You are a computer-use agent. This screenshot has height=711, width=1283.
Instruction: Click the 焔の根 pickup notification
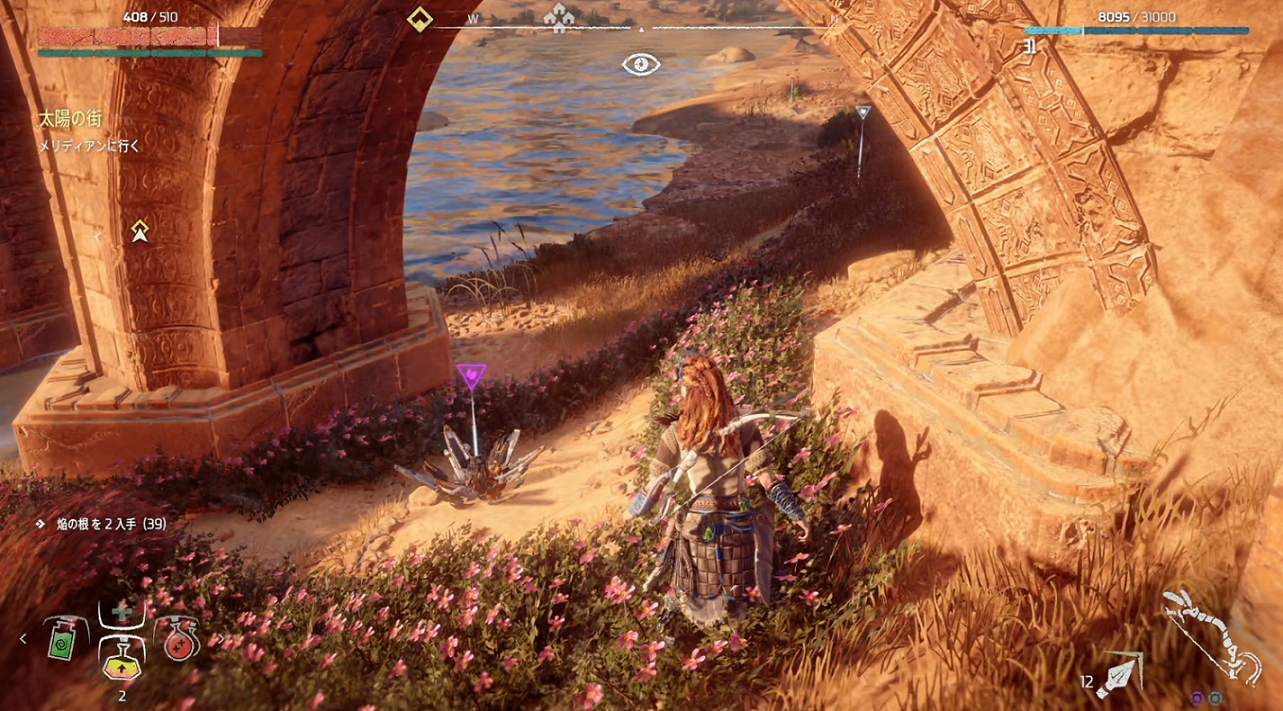coord(100,524)
